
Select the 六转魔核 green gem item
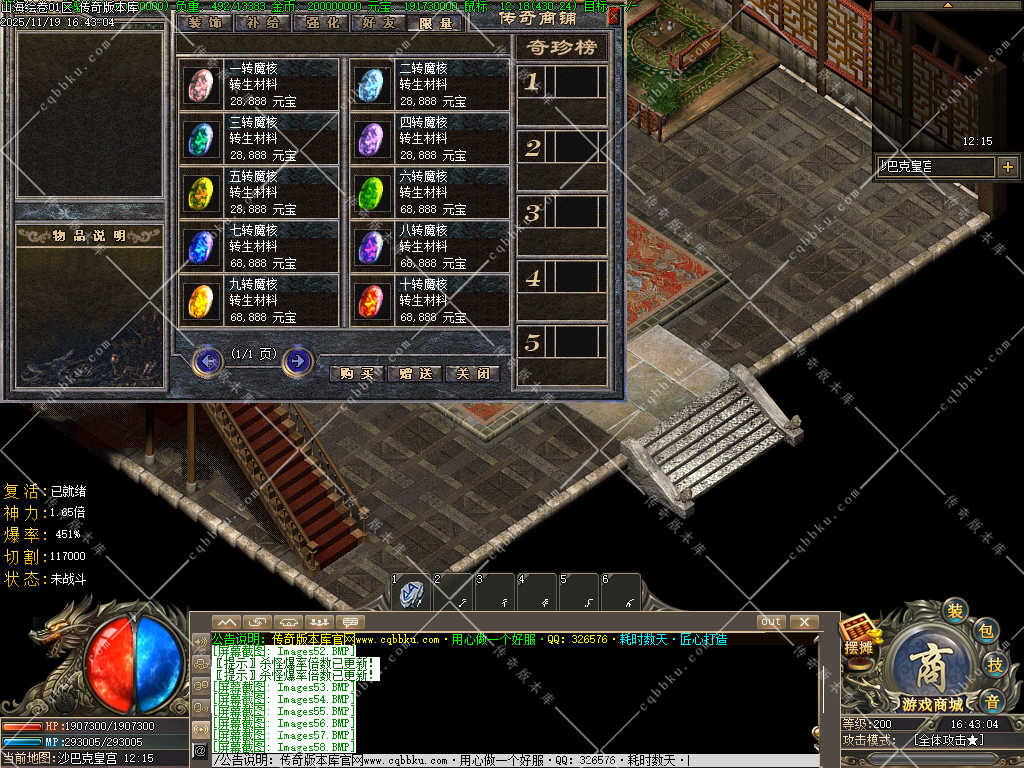(x=372, y=192)
